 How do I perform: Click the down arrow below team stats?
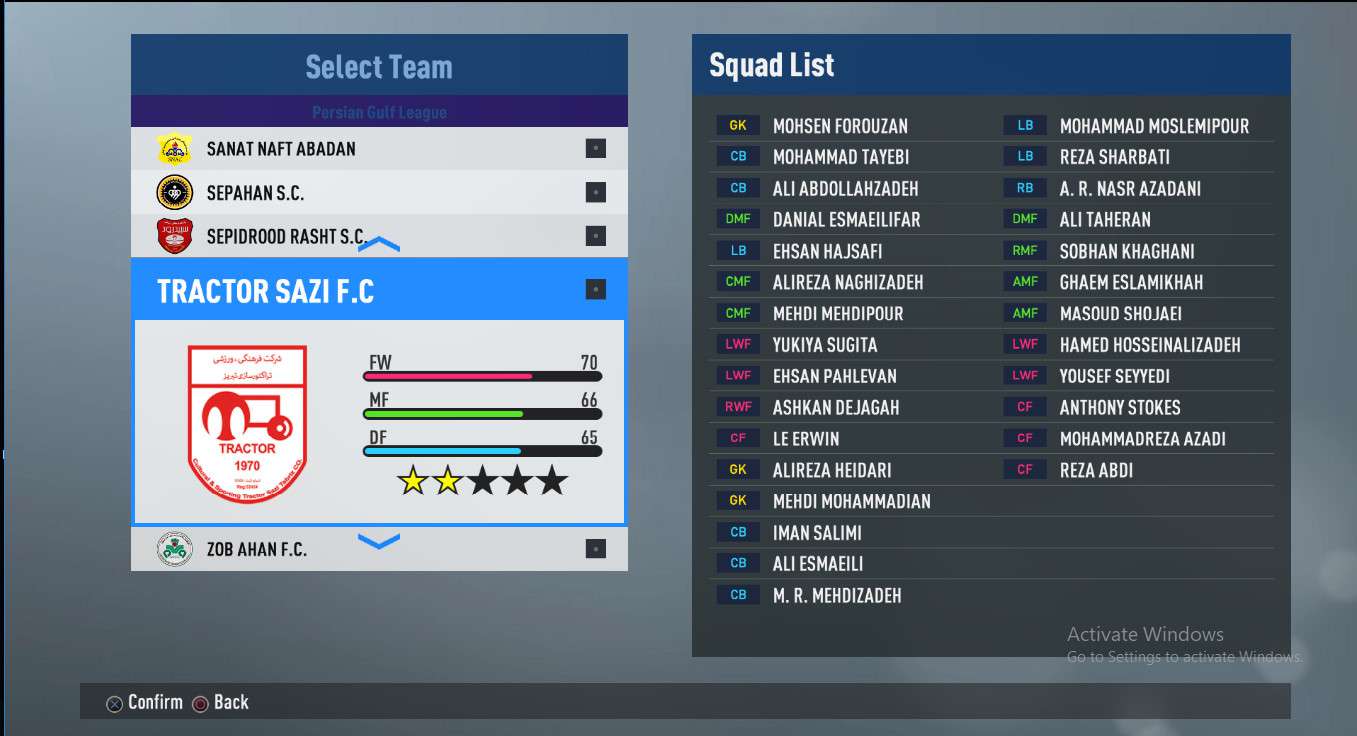click(x=379, y=541)
